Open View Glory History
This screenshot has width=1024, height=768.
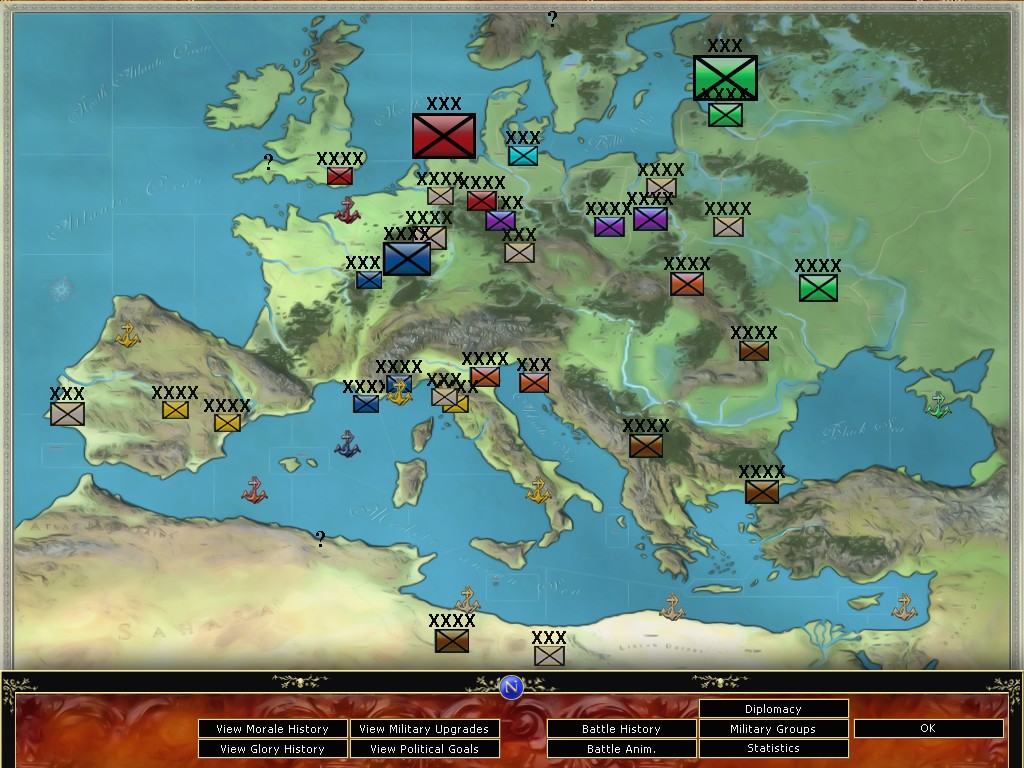272,749
